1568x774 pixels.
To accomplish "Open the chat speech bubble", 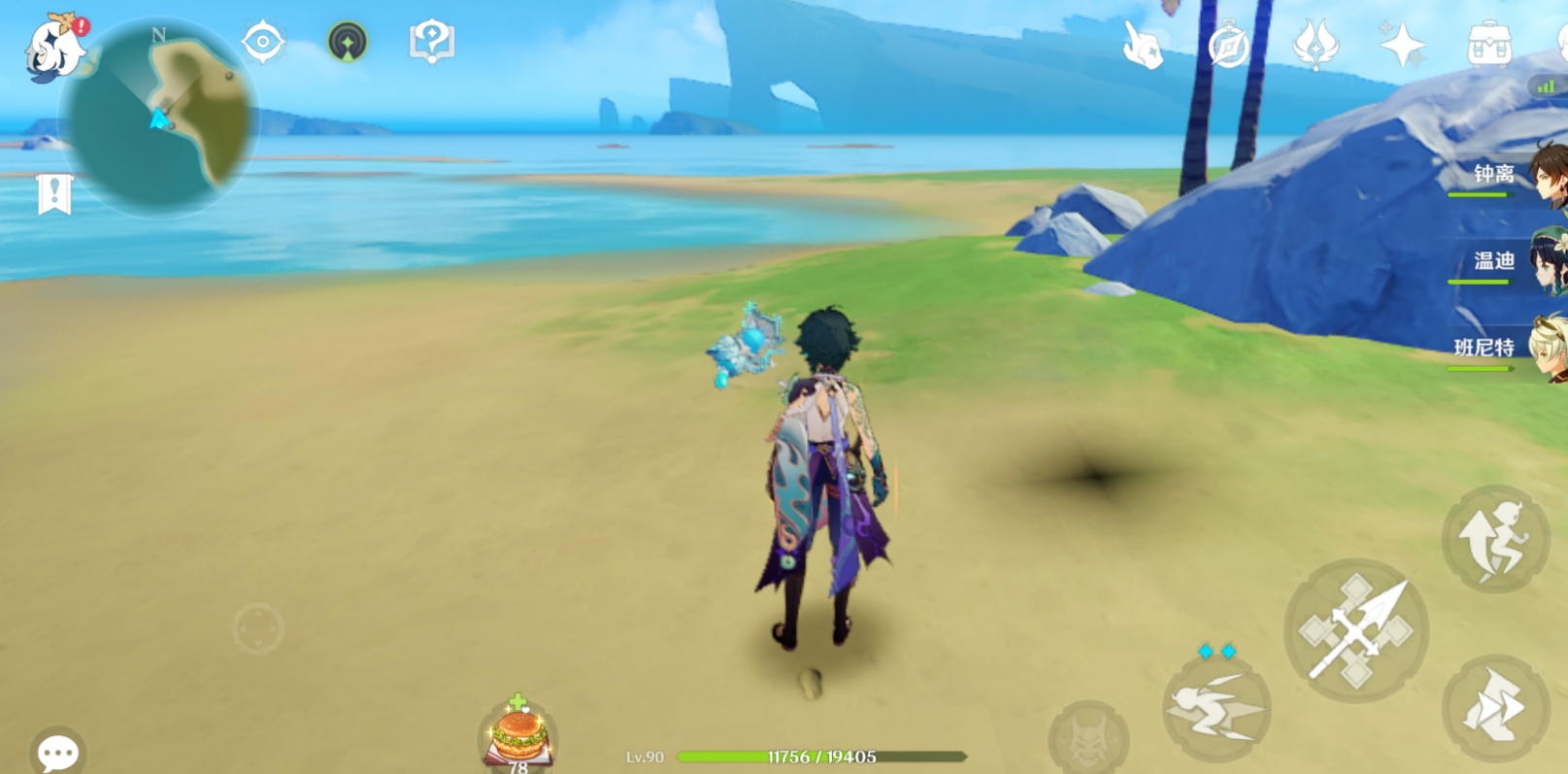I will coord(57,751).
